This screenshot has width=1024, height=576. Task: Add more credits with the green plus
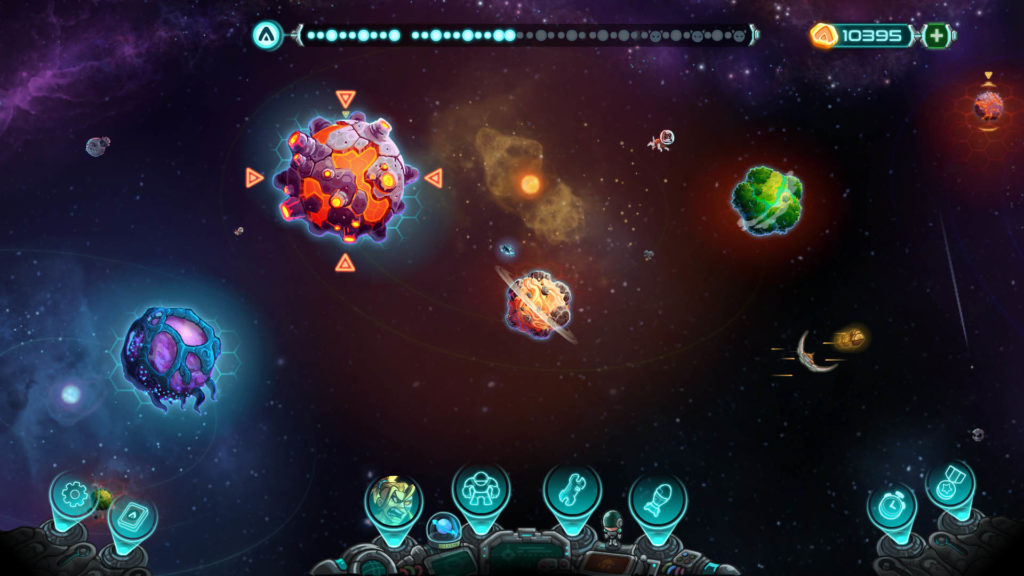[936, 36]
